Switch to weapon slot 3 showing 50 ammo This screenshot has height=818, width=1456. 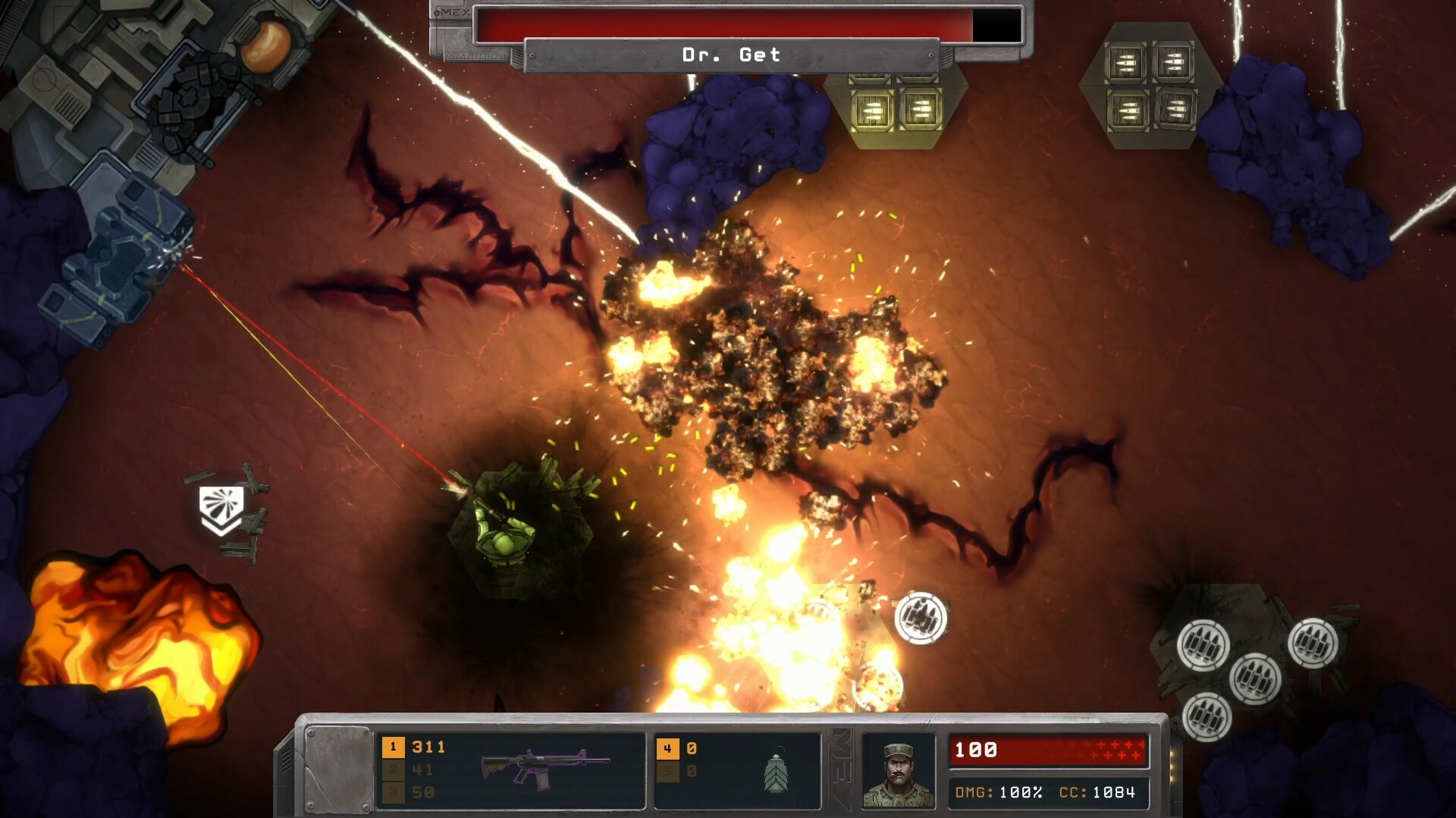[x=393, y=791]
